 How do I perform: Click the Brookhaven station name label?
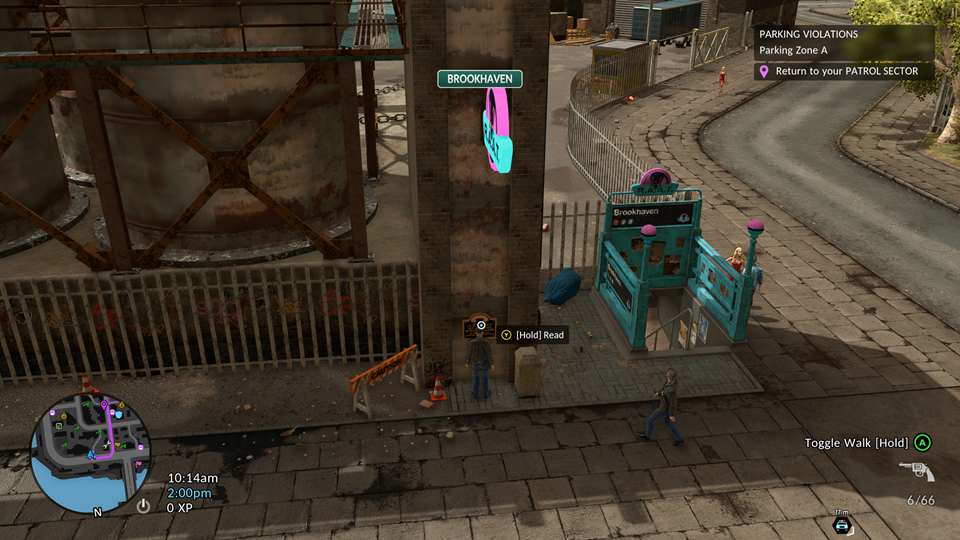tap(478, 79)
